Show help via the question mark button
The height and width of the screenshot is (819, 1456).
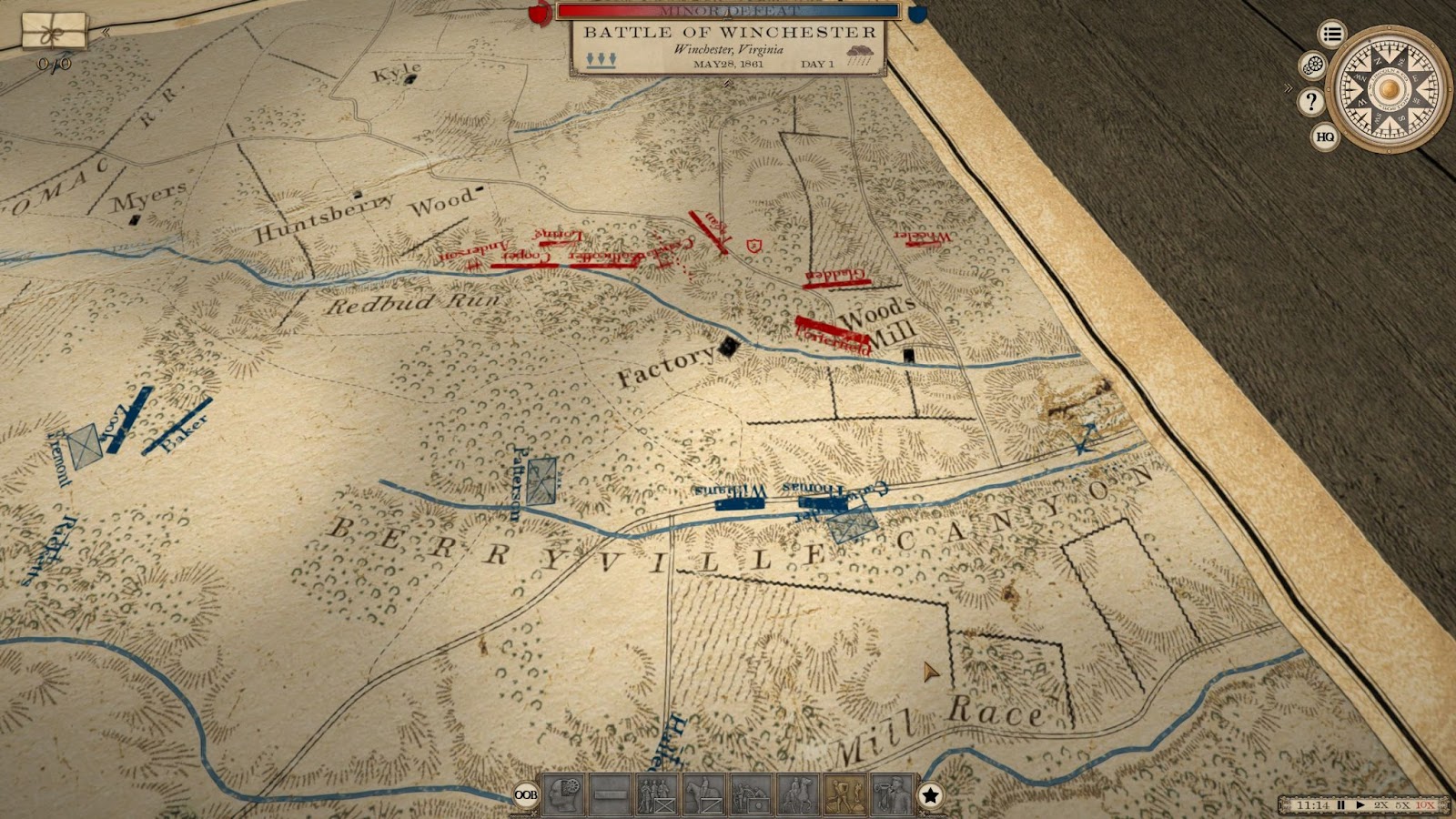pyautogui.click(x=1310, y=101)
